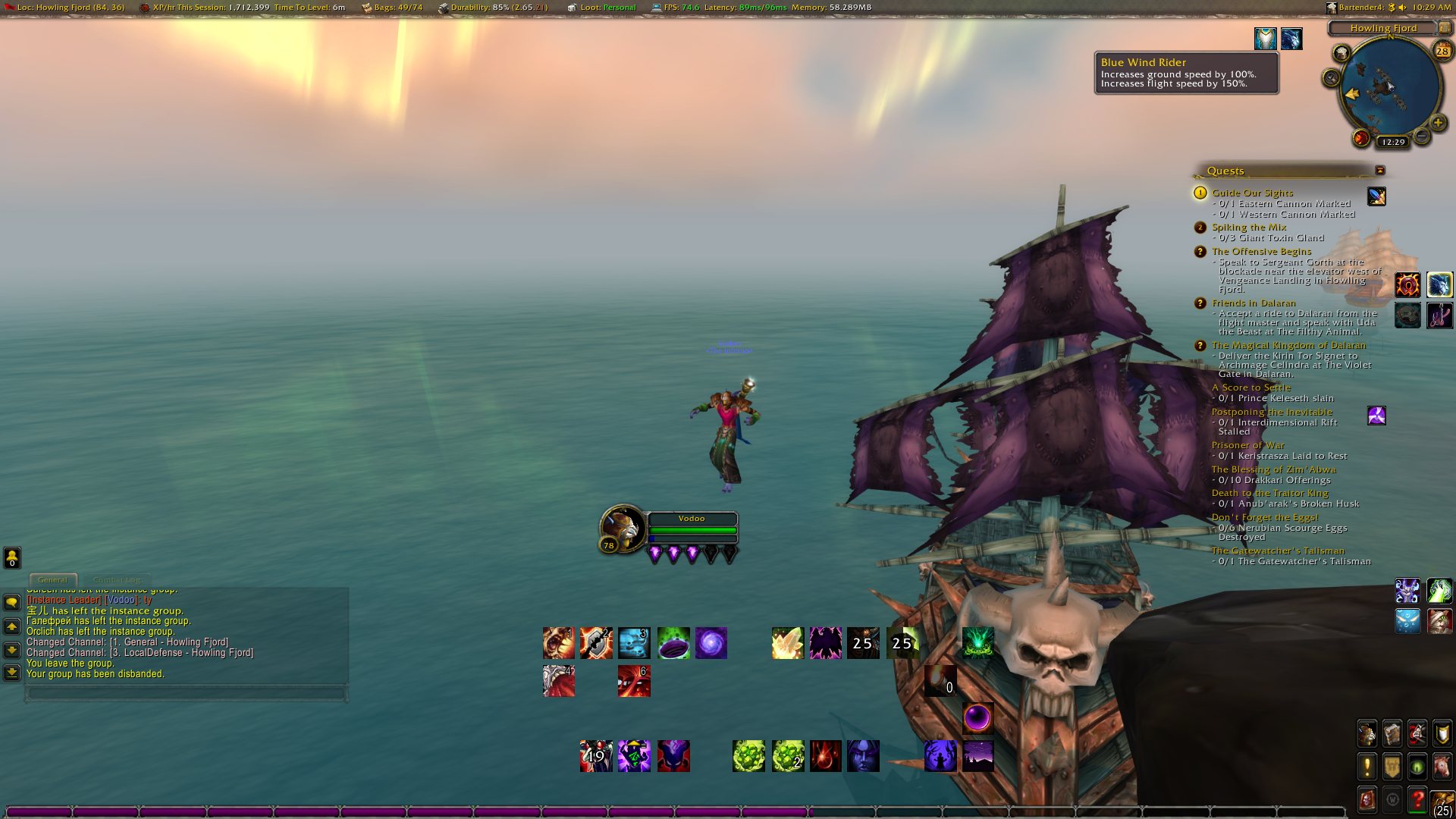Open the Combat Log tab
1456x819 pixels.
coord(117,580)
